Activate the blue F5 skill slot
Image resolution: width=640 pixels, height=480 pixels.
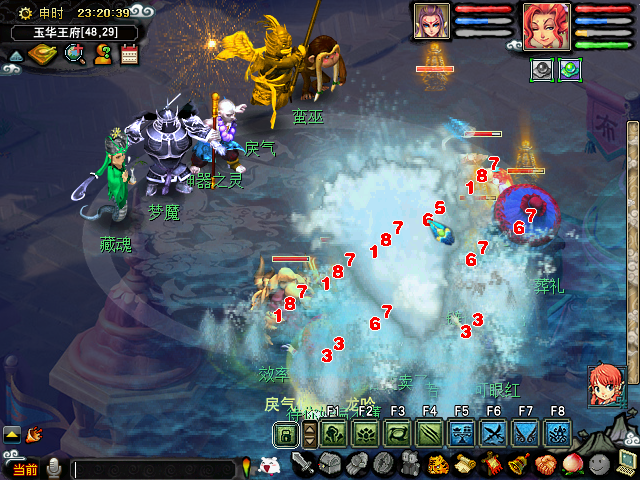462,434
